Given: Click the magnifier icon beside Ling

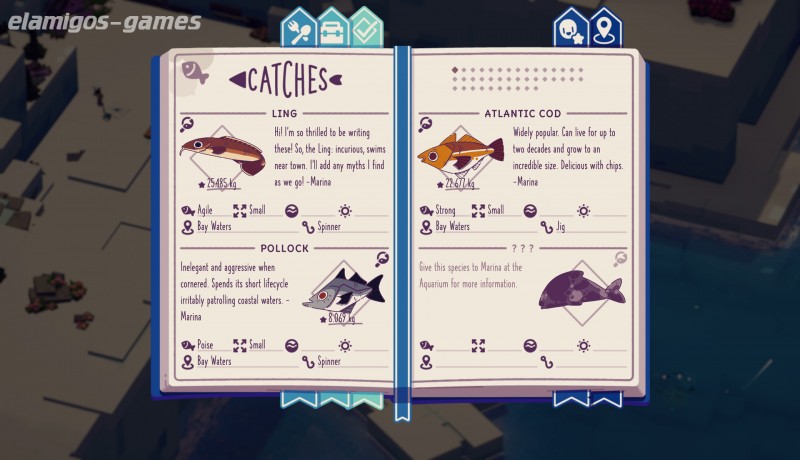Looking at the screenshot, I should pos(187,125).
